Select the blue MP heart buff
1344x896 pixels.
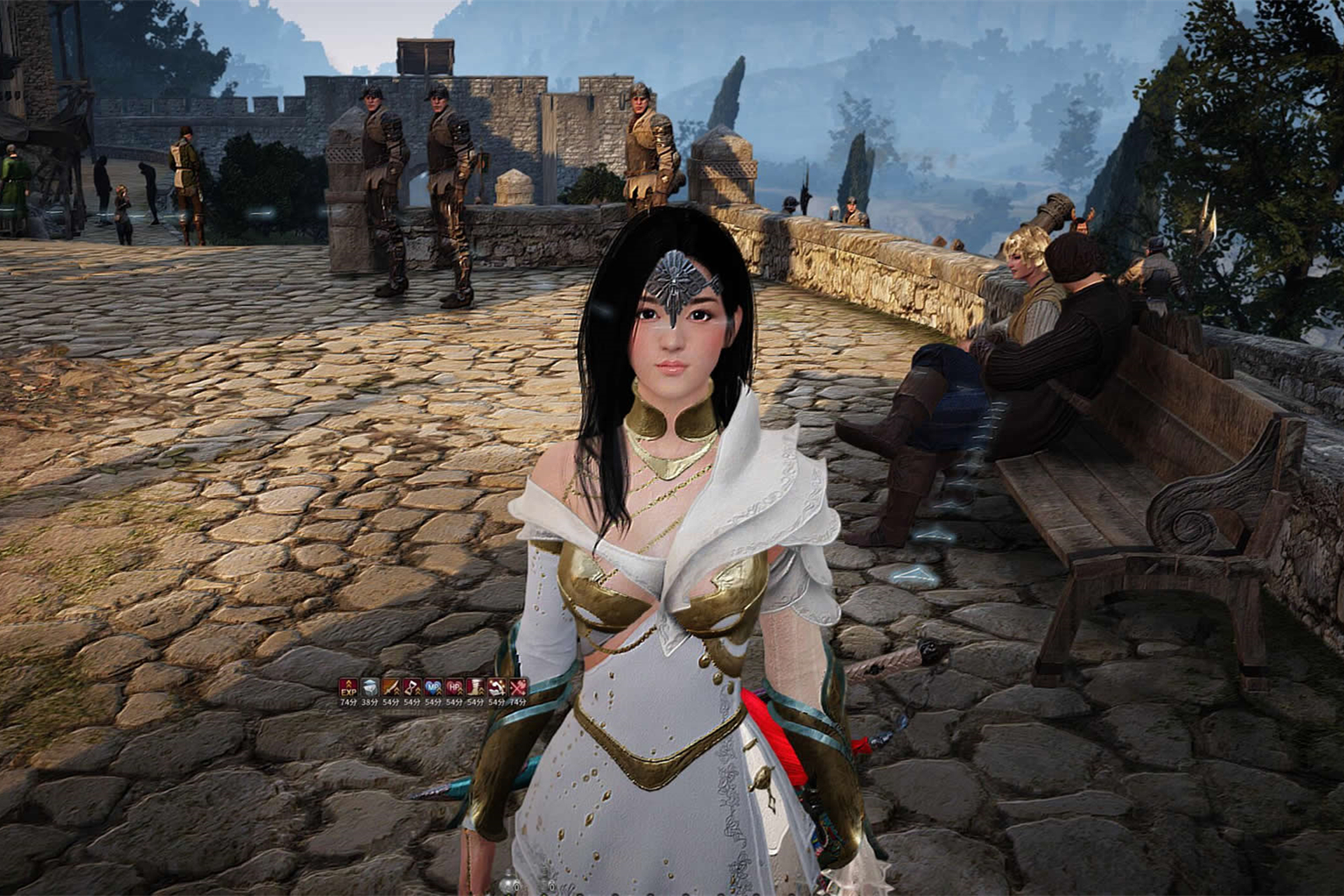pos(433,687)
